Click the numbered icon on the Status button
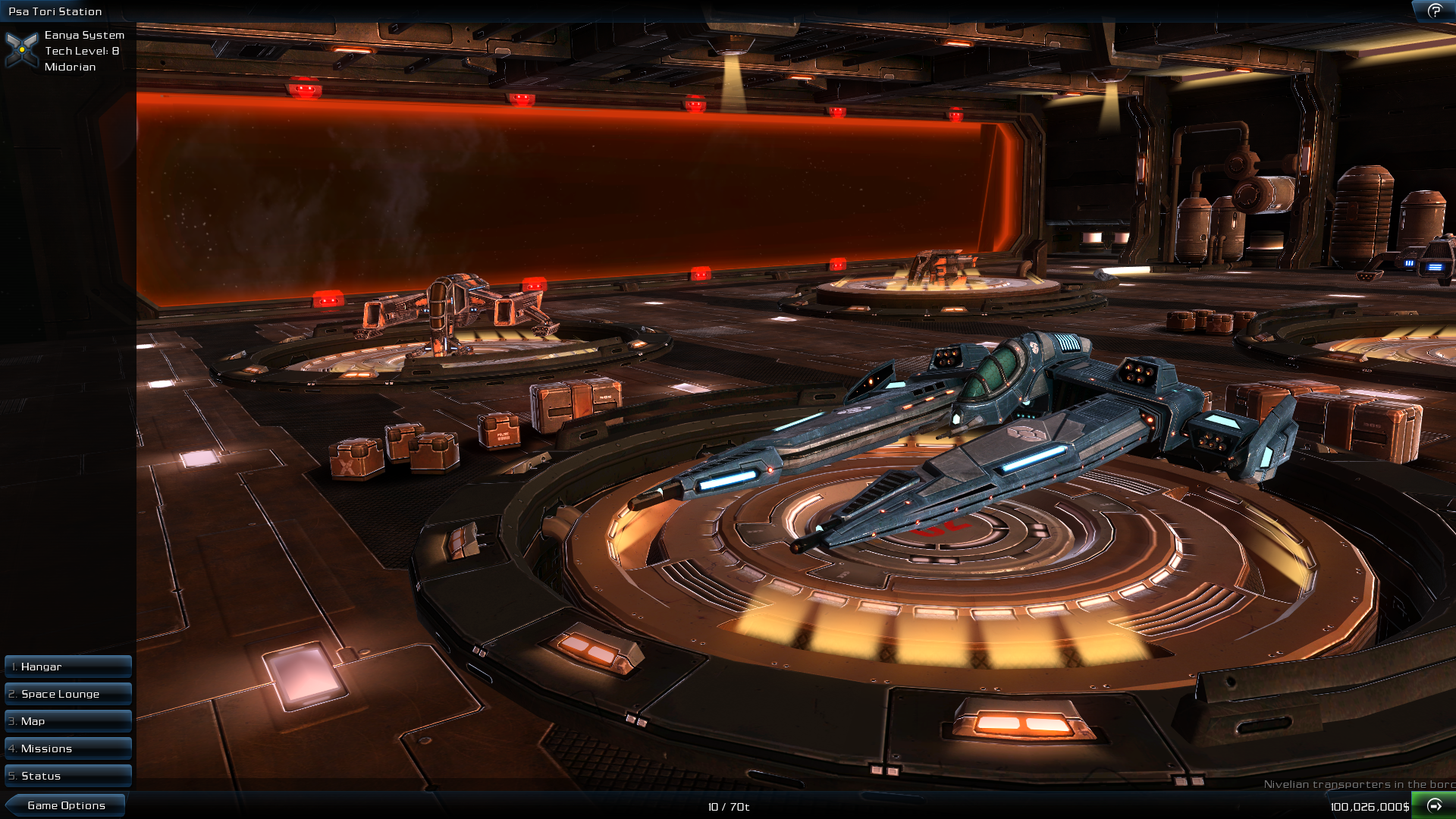 click(11, 776)
